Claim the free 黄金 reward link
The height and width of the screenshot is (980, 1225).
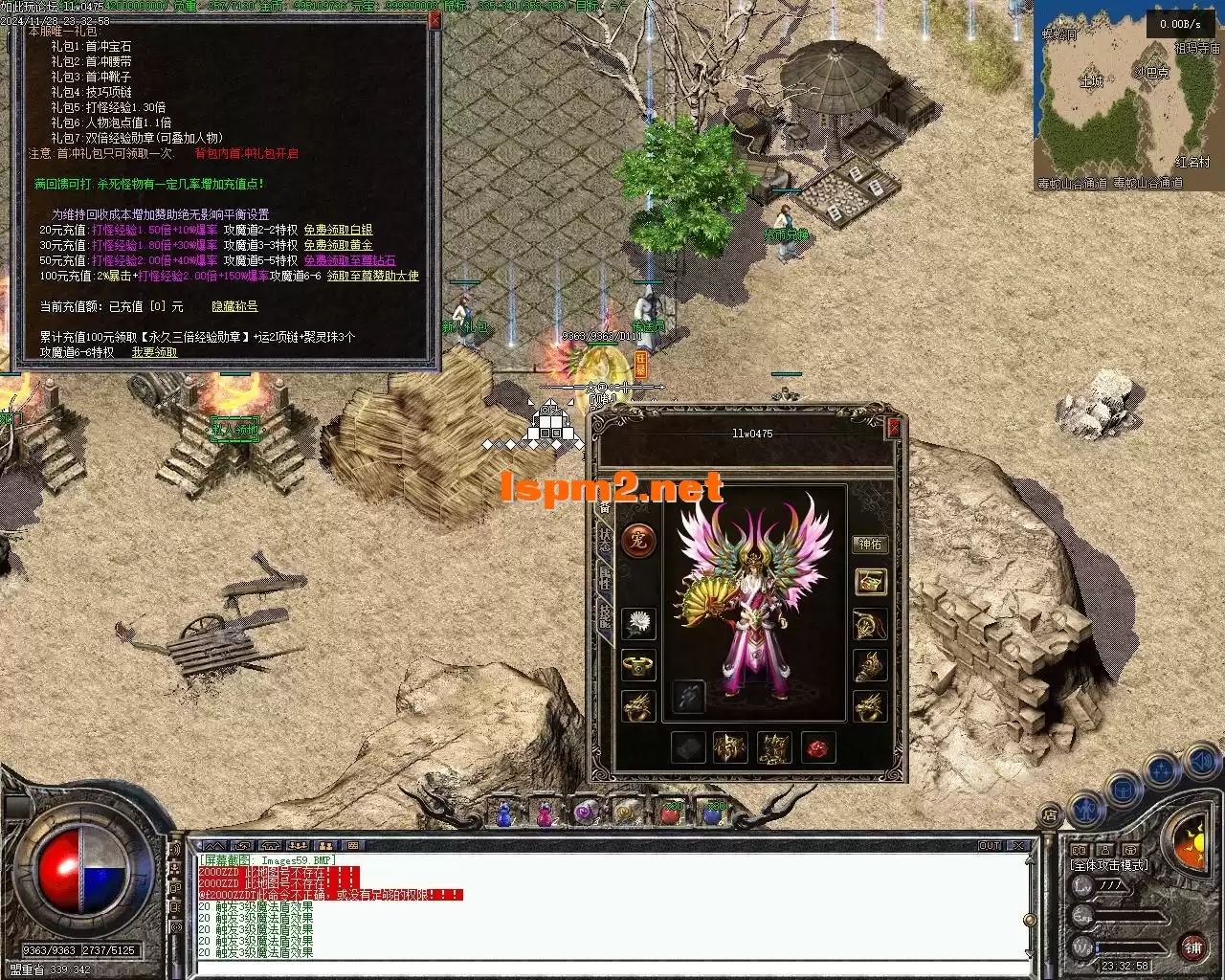[x=338, y=245]
